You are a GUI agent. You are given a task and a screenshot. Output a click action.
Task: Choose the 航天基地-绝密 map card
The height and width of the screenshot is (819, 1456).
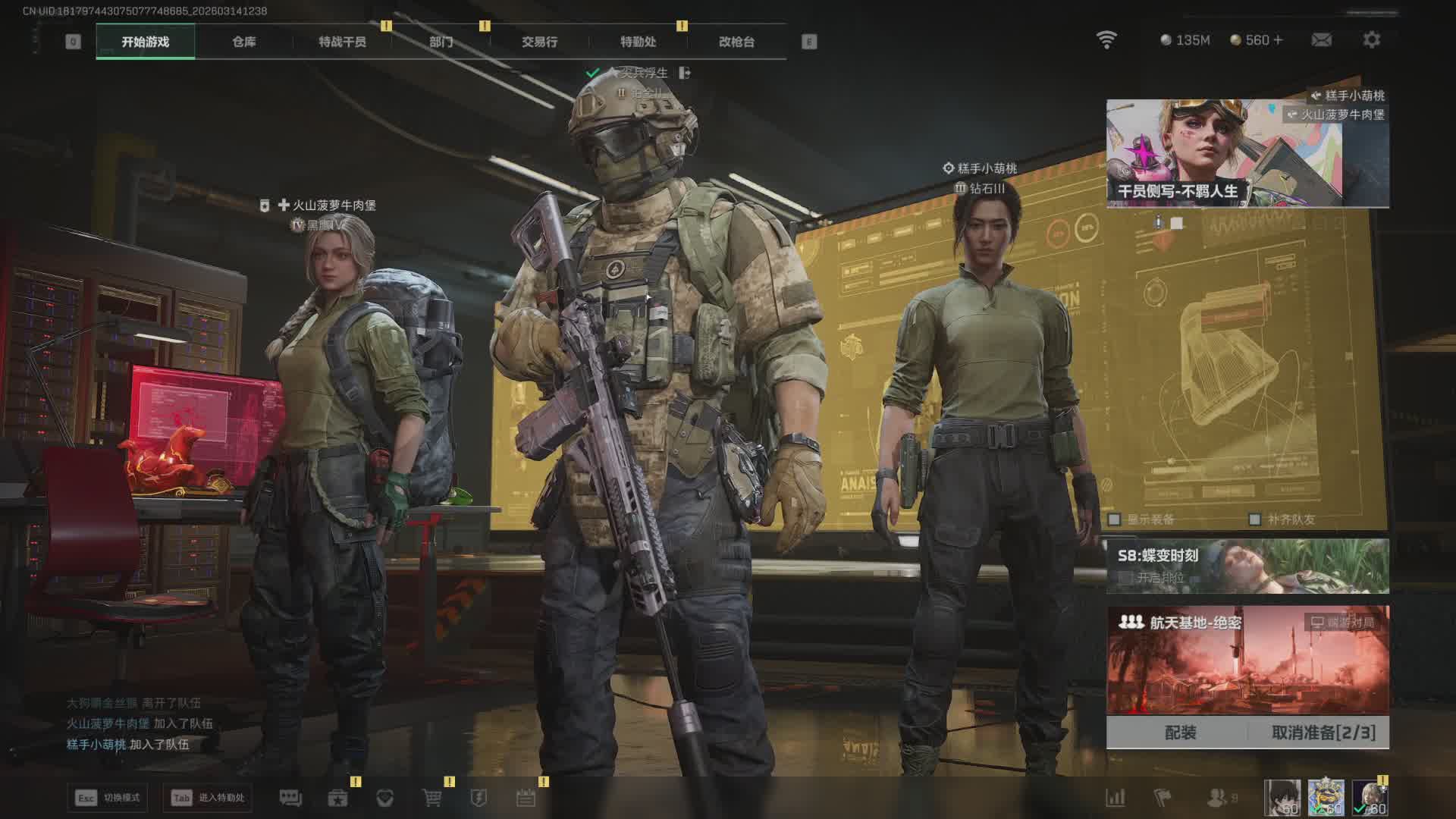(x=1247, y=660)
